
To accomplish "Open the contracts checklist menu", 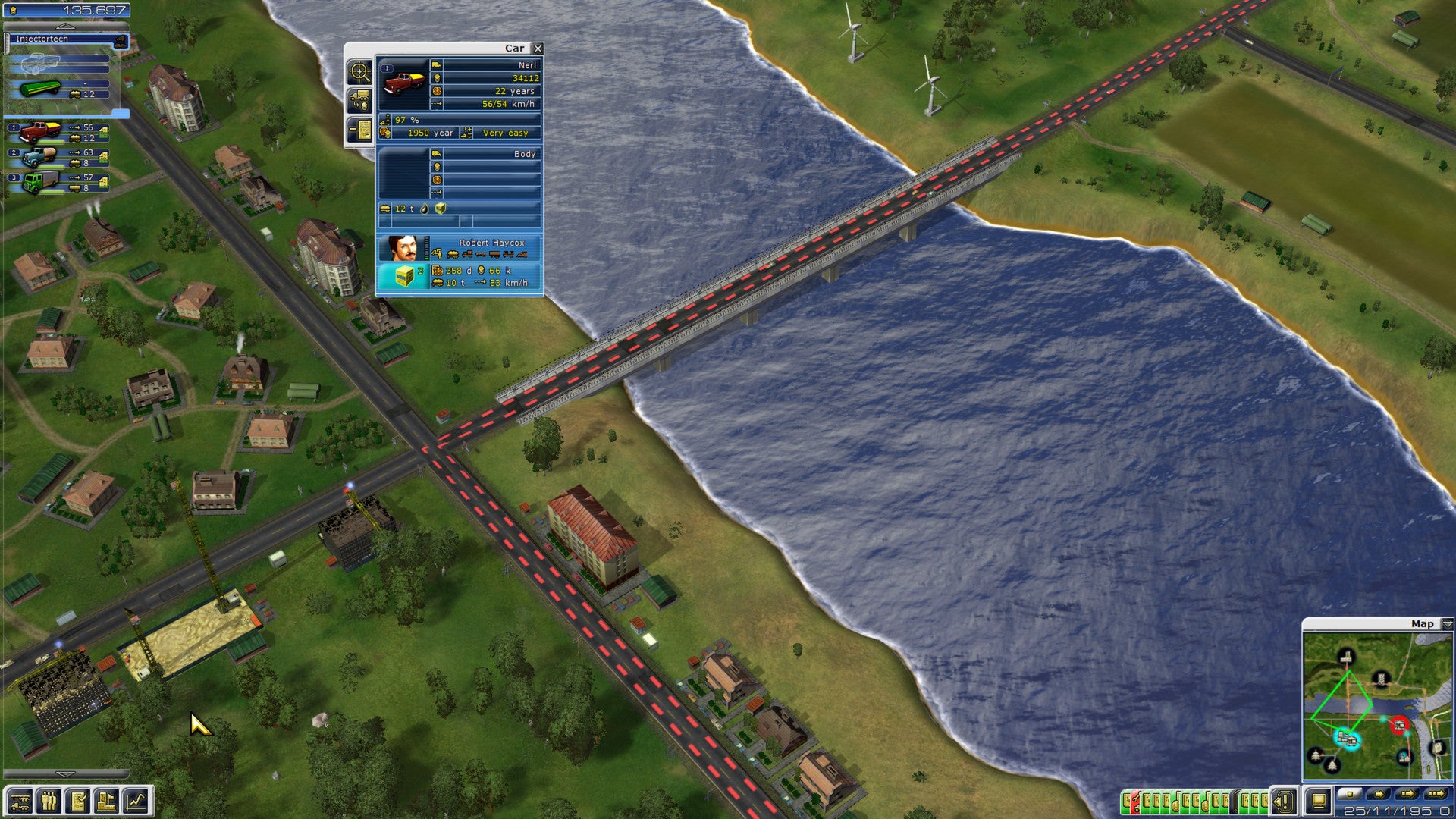I will point(78,801).
